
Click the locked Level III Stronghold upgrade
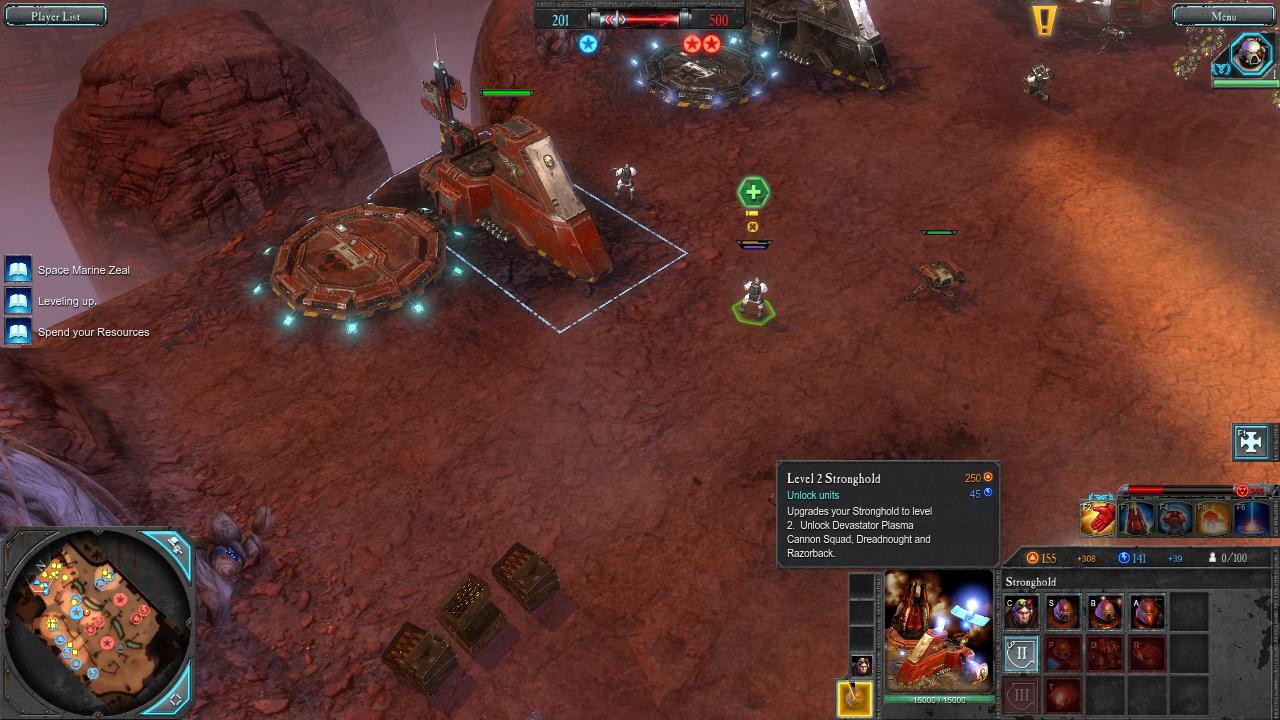1021,695
